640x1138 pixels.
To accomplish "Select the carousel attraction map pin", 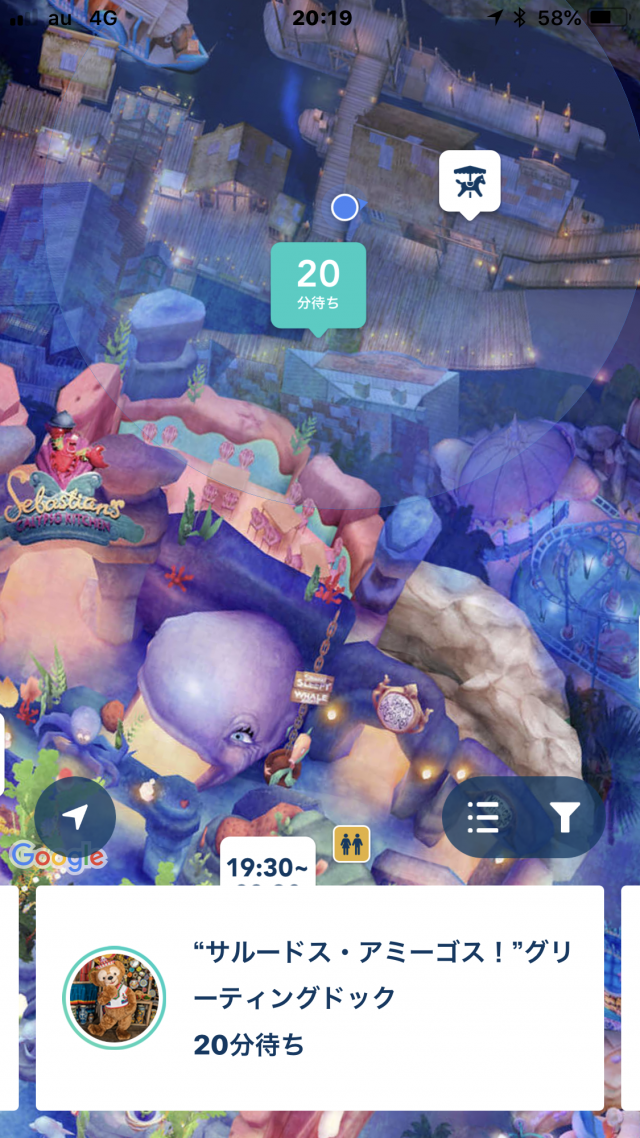I will click(470, 181).
